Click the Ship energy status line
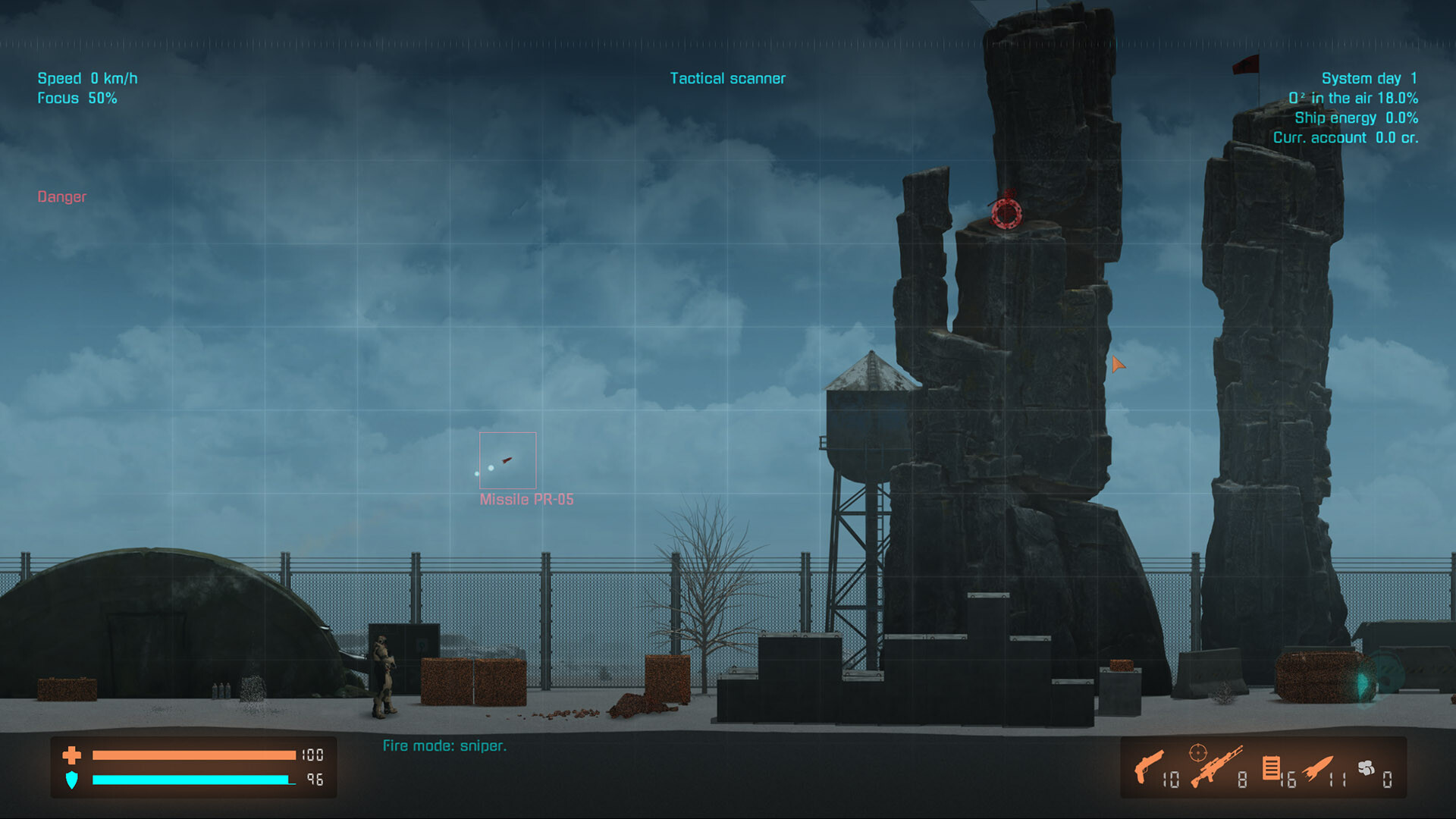This screenshot has height=819, width=1456. click(1356, 118)
